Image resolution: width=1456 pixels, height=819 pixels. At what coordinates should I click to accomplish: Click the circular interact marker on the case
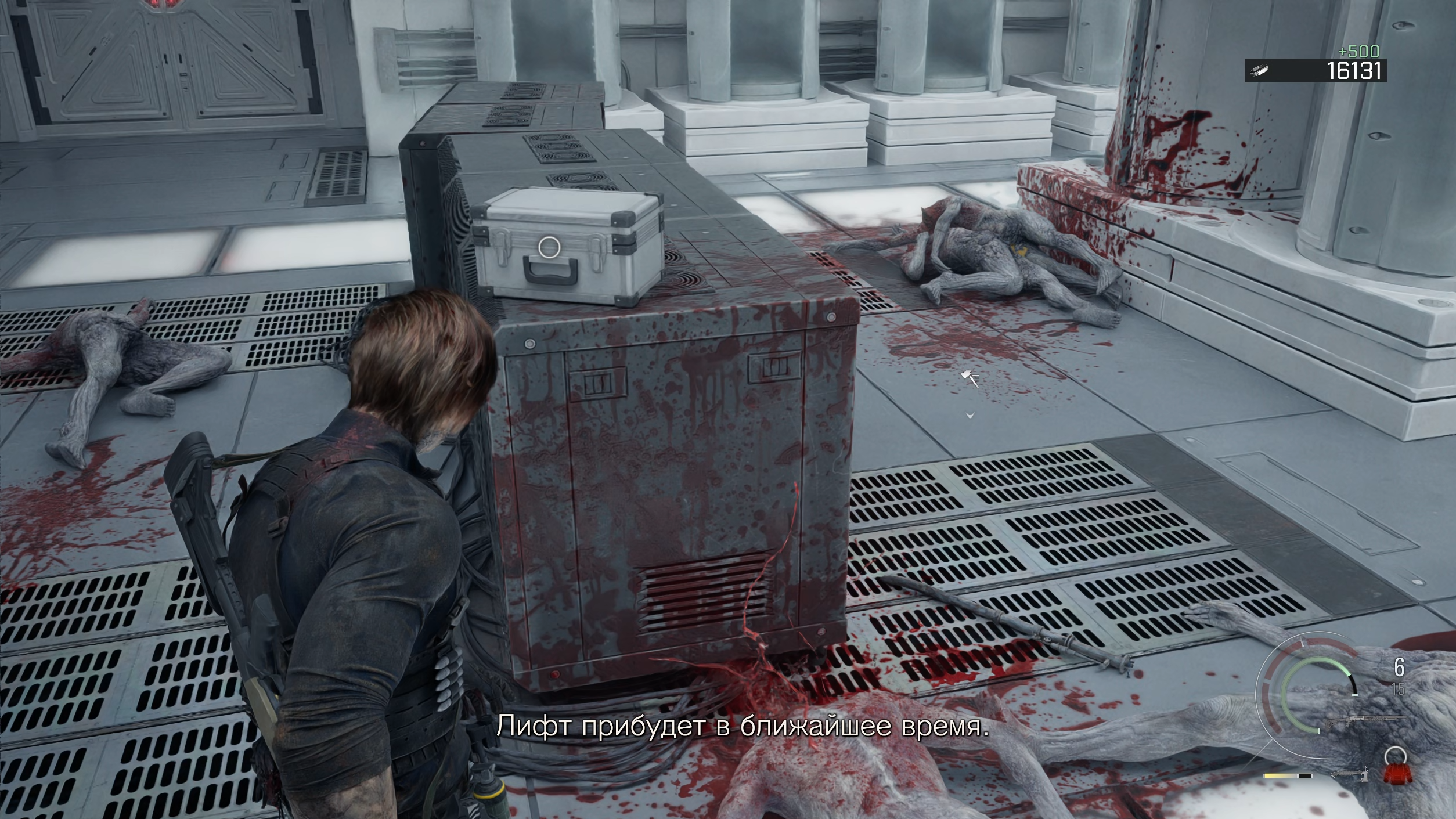549,247
